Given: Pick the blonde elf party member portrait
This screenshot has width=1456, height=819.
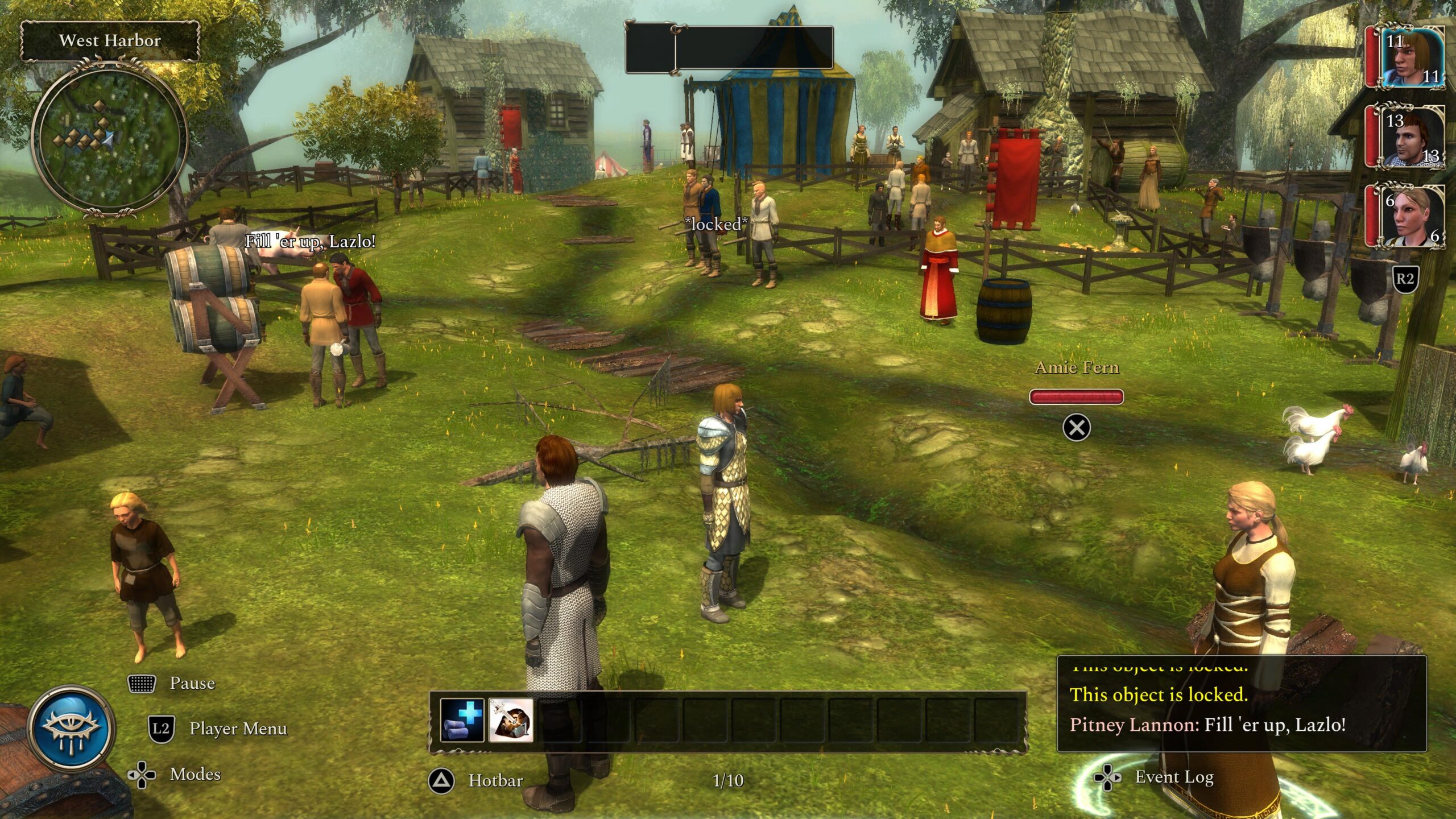Looking at the screenshot, I should [1412, 216].
